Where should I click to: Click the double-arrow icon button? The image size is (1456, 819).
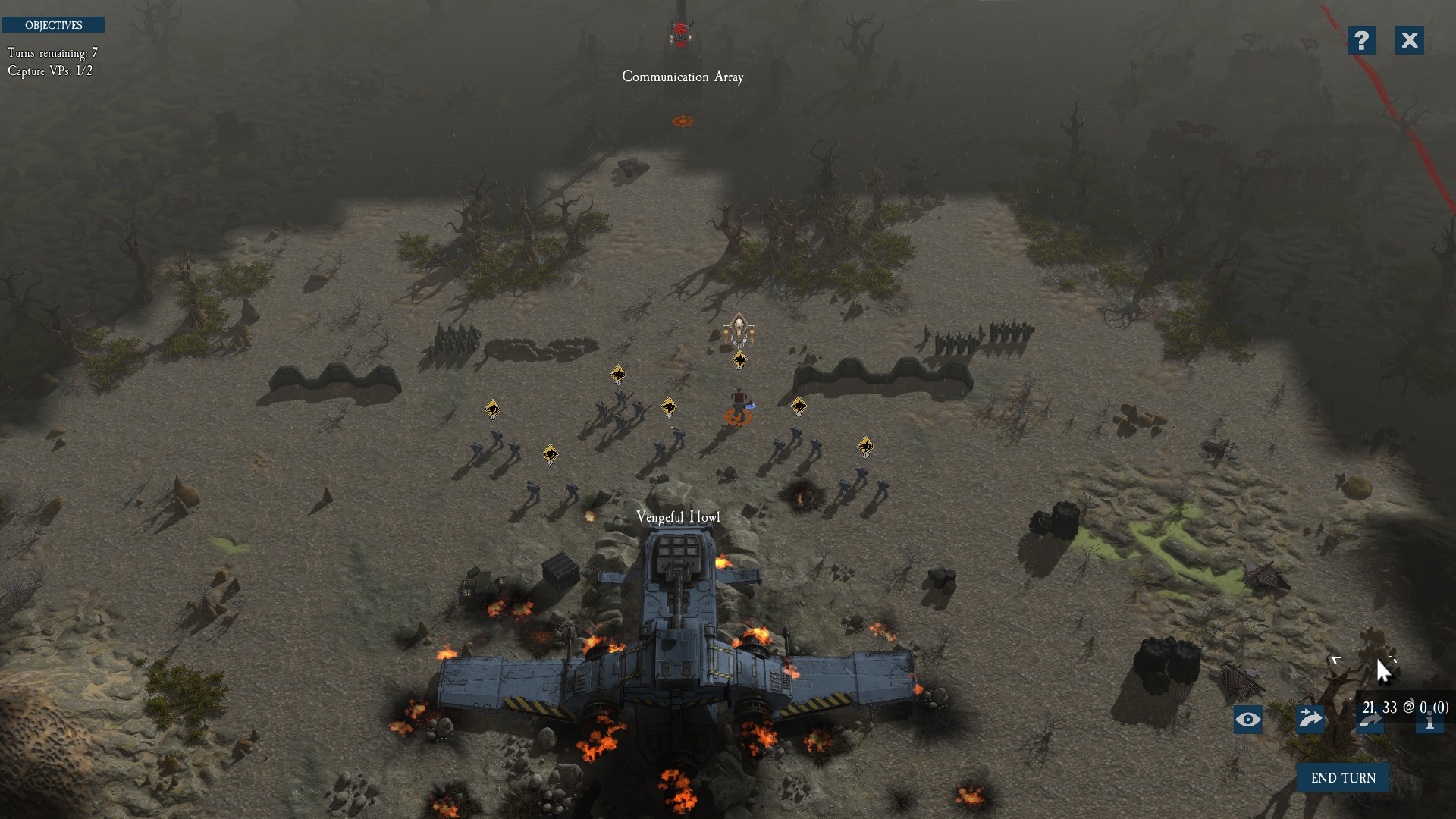(1310, 719)
